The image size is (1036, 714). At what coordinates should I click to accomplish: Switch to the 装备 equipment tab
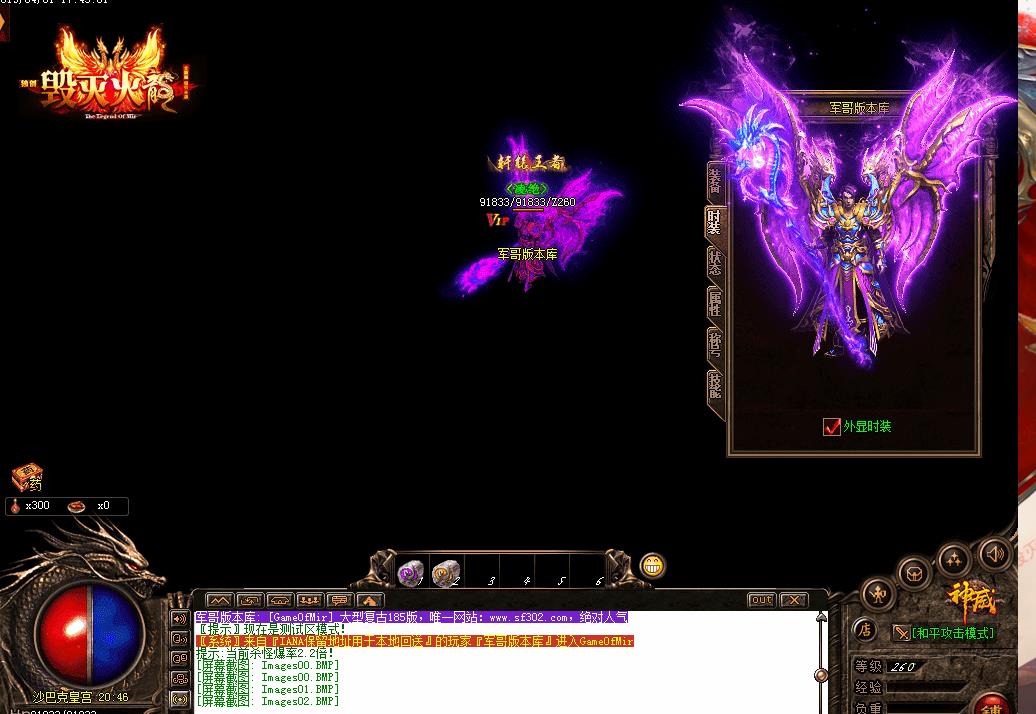pyautogui.click(x=716, y=180)
